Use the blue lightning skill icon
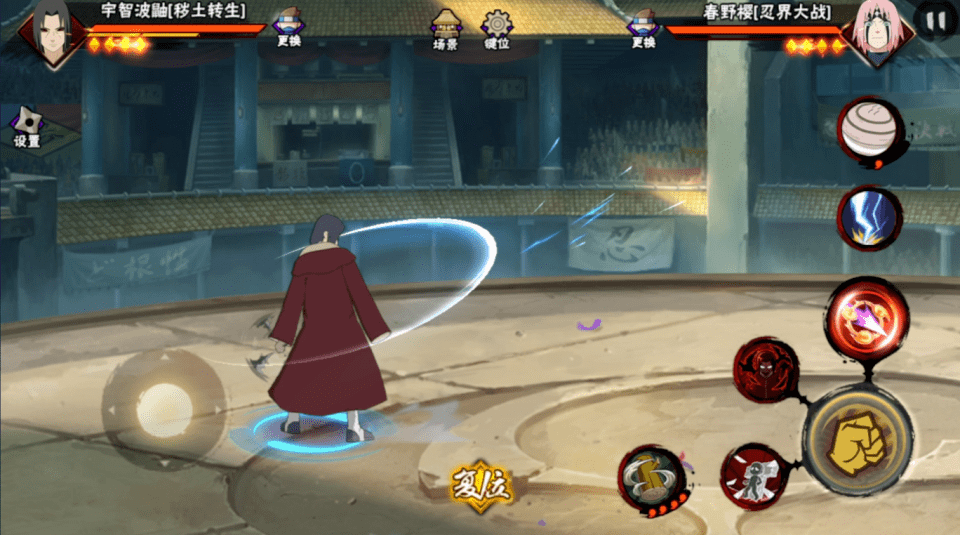 coord(867,219)
